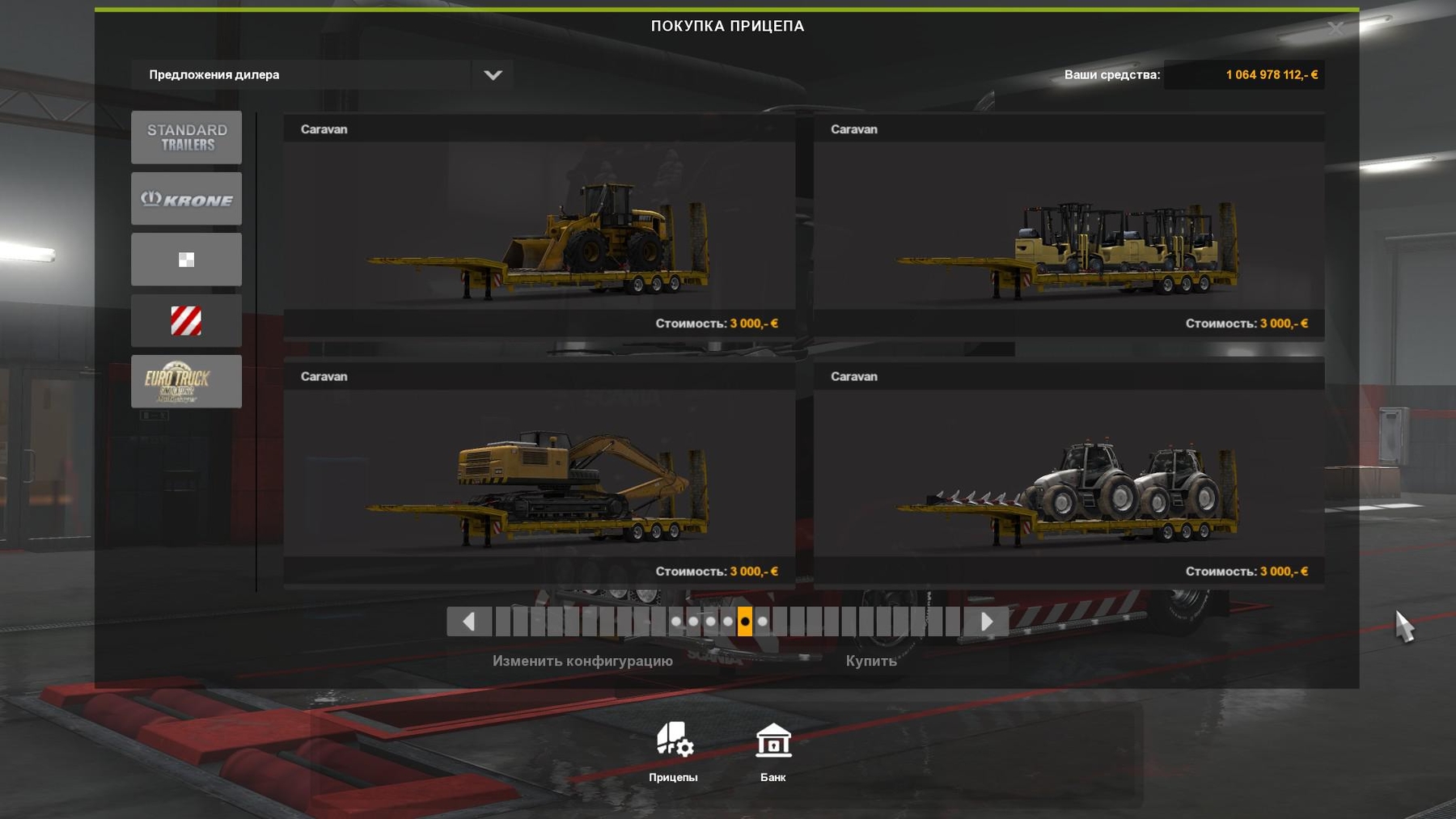Expand the dealer offers chevron arrow
Viewport: 1456px width, 819px height.
tap(494, 74)
